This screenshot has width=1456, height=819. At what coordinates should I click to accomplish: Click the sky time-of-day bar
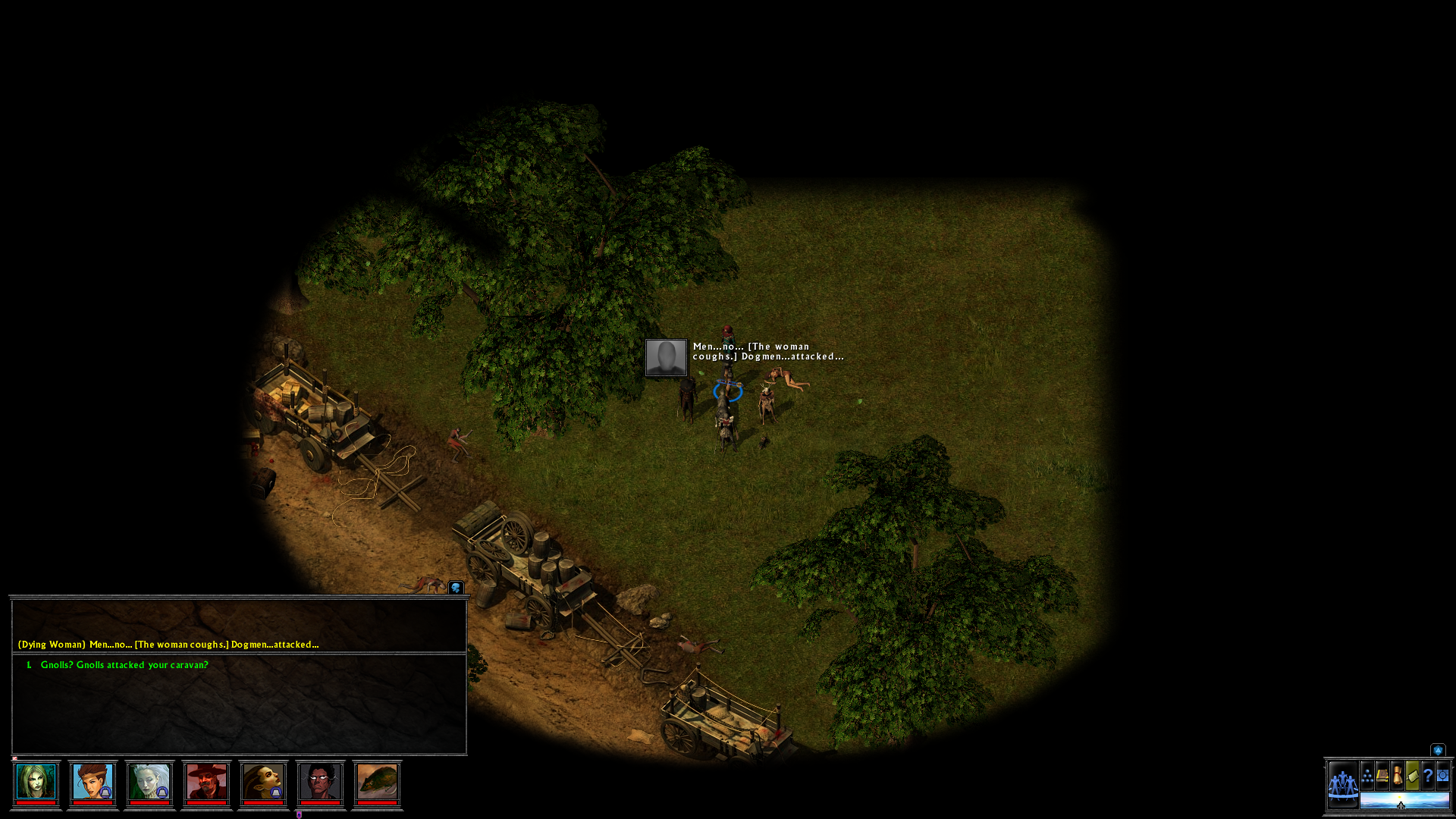(x=1404, y=801)
